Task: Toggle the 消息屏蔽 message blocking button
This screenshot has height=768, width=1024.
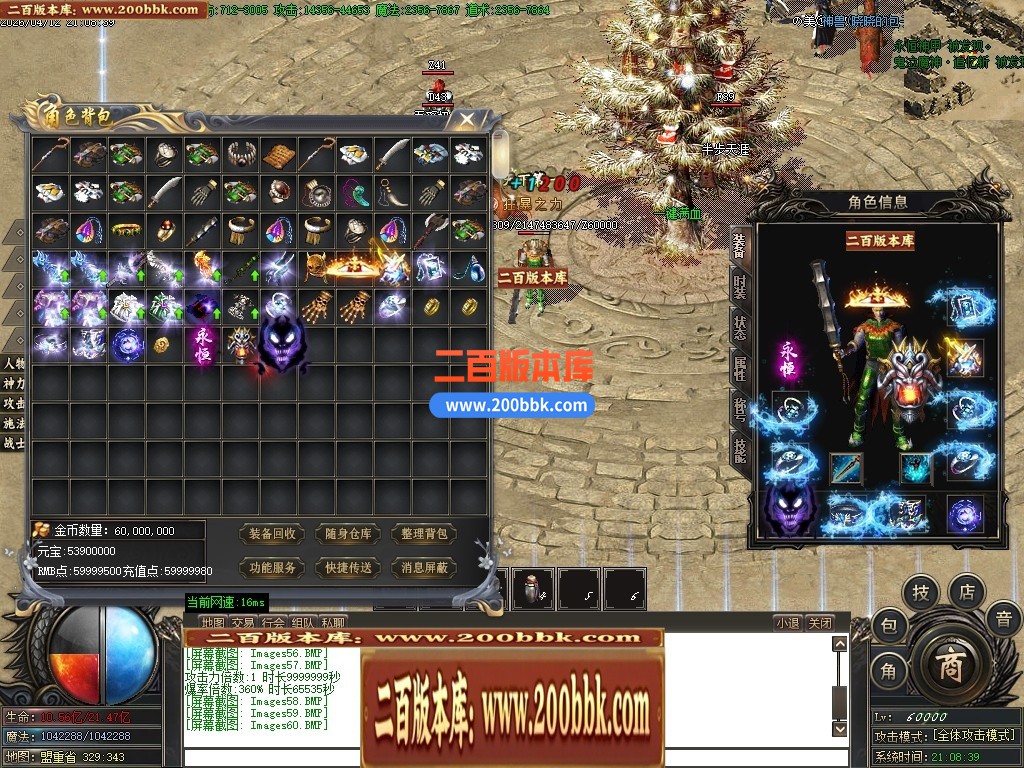Action: [424, 567]
